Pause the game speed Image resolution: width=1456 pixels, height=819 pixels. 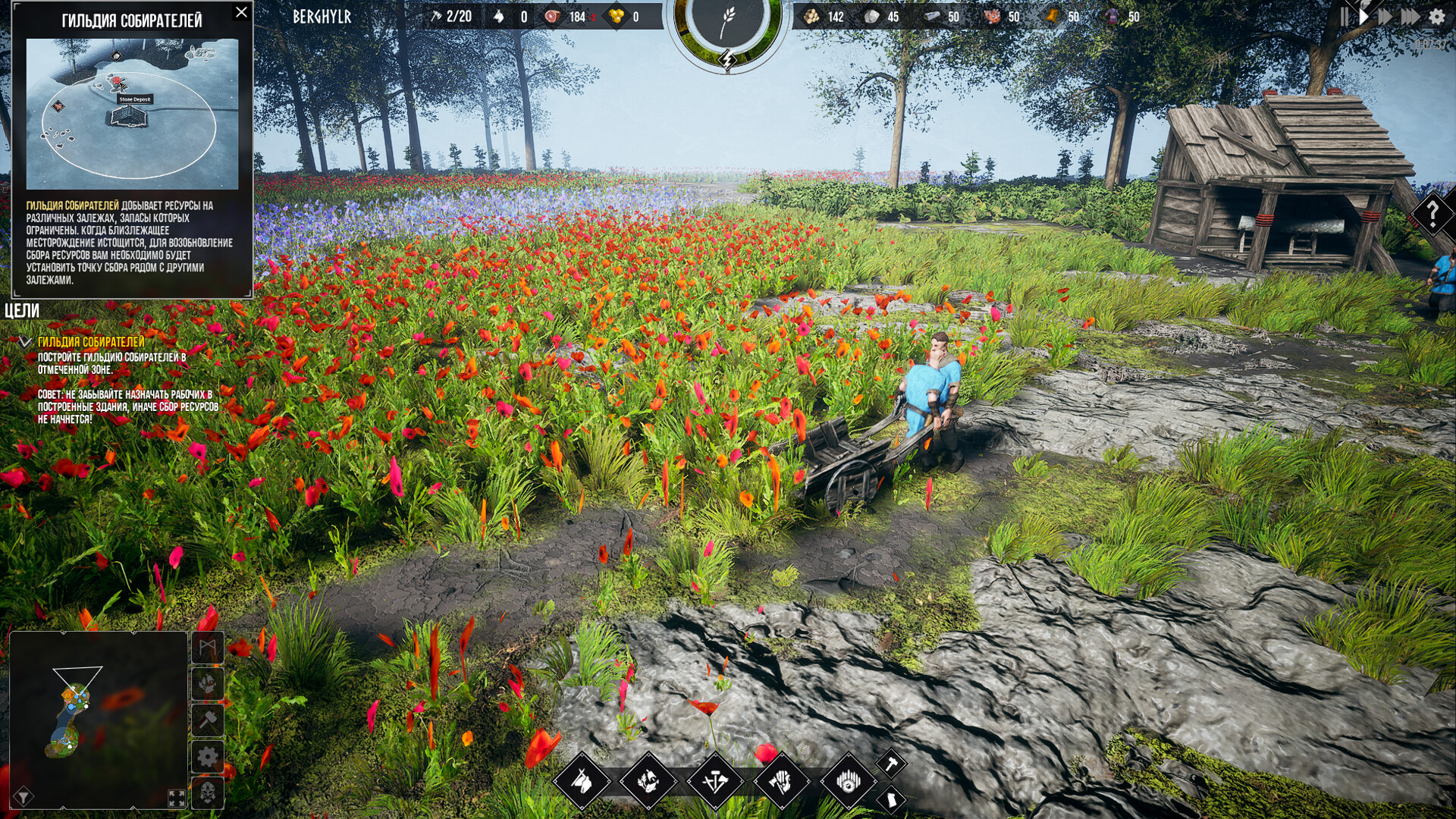[x=1345, y=17]
